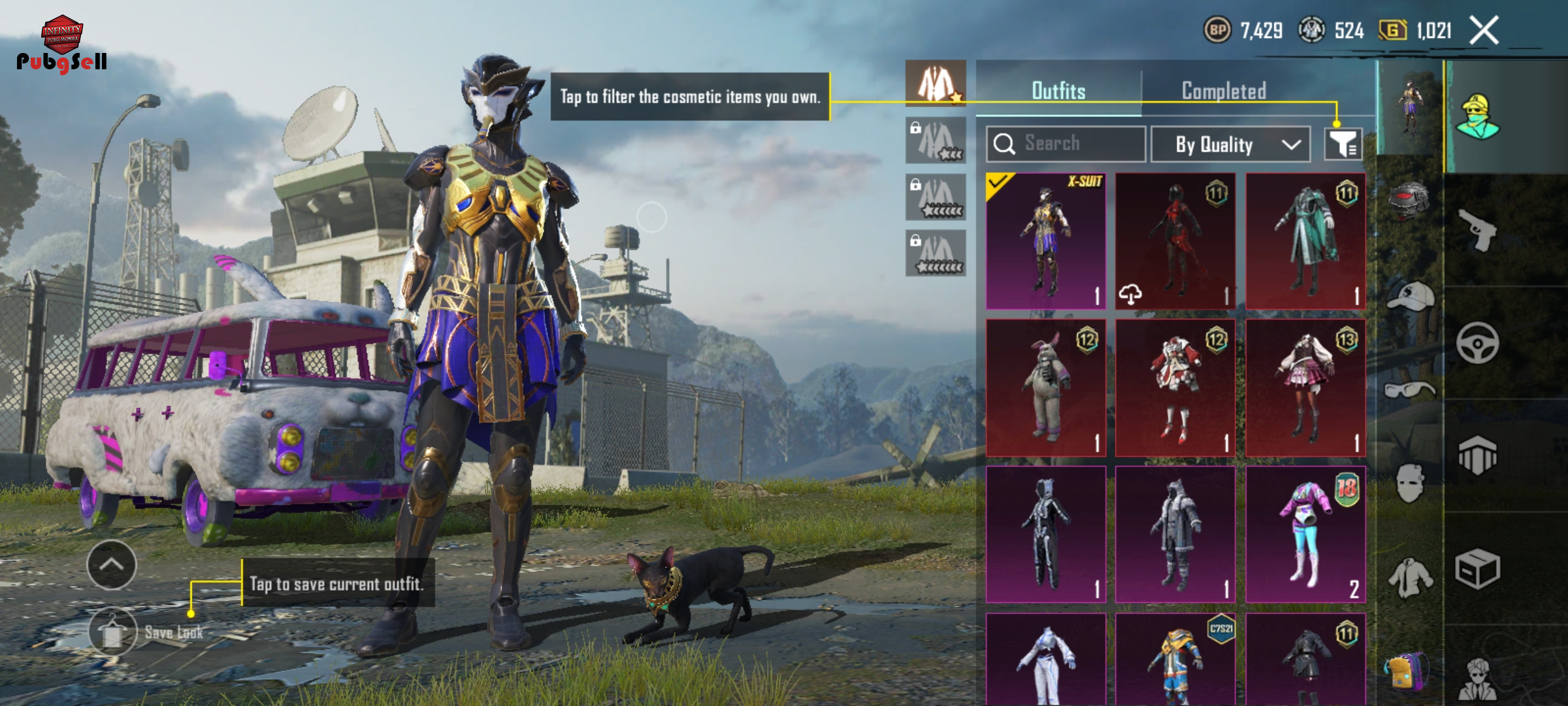The height and width of the screenshot is (706, 1568).
Task: Pick the bunny costume outfit
Action: 1045,388
